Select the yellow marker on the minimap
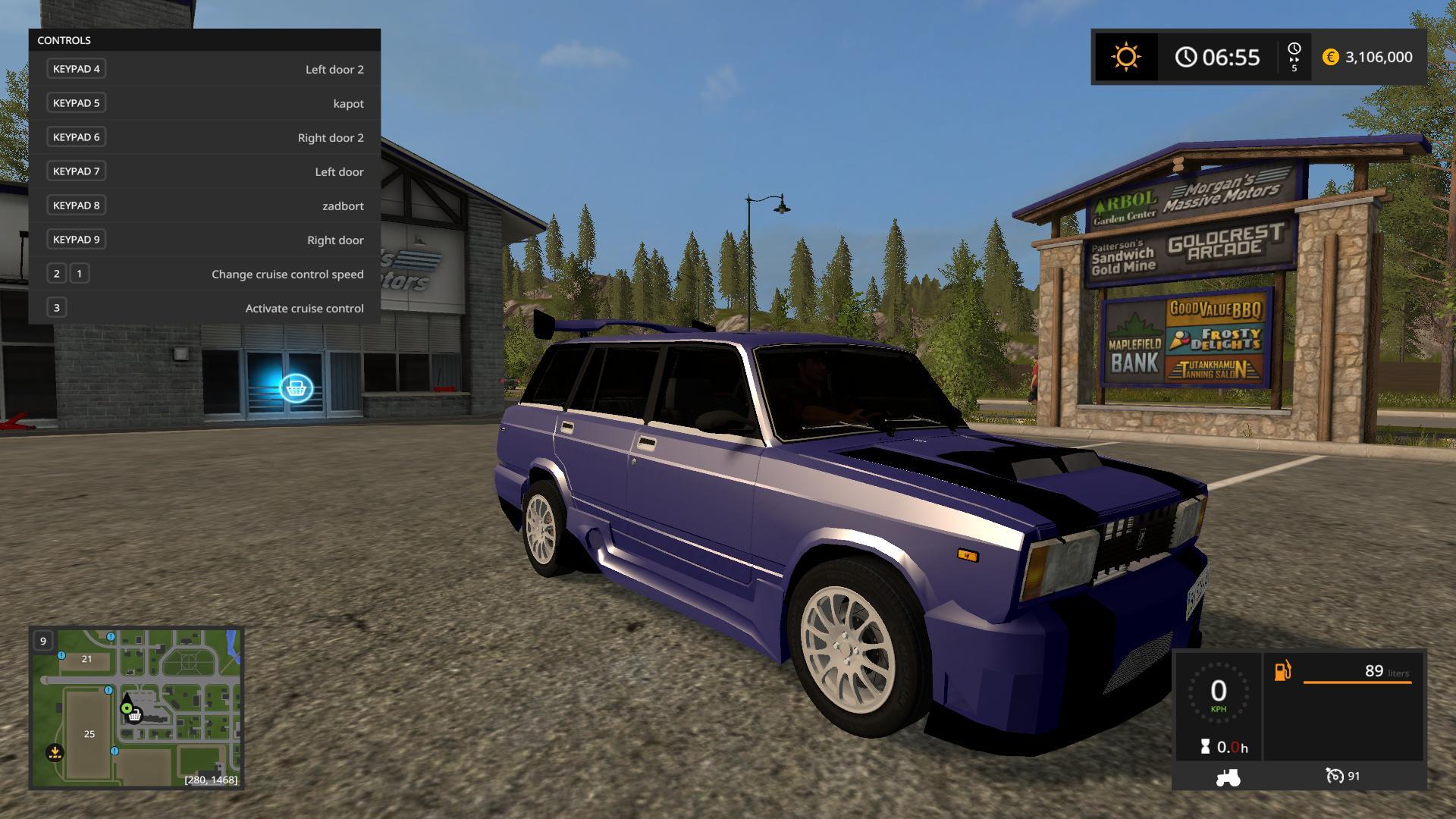The image size is (1456, 819). [55, 752]
